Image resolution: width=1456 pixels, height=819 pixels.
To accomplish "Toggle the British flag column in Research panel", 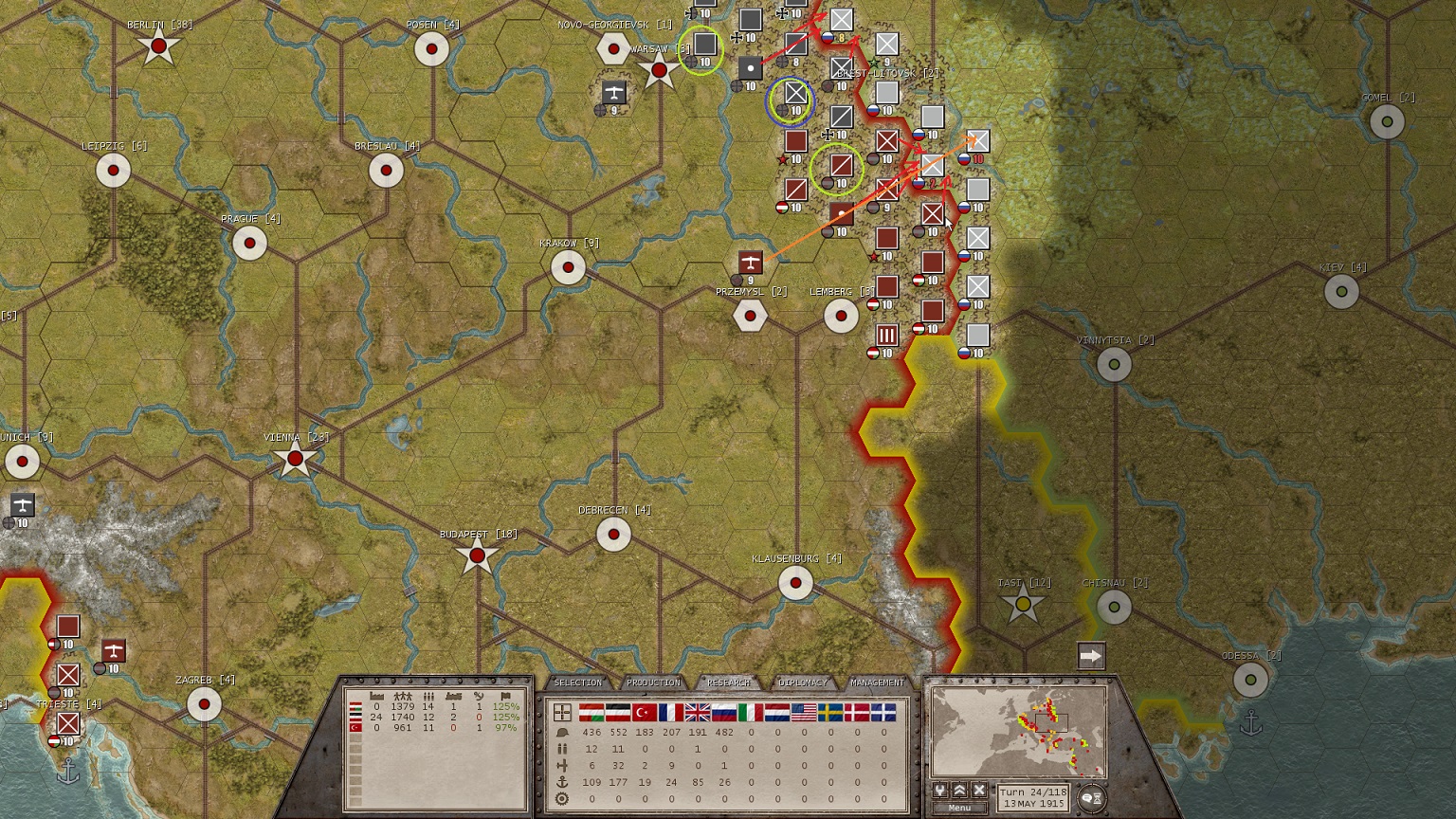I will (696, 711).
